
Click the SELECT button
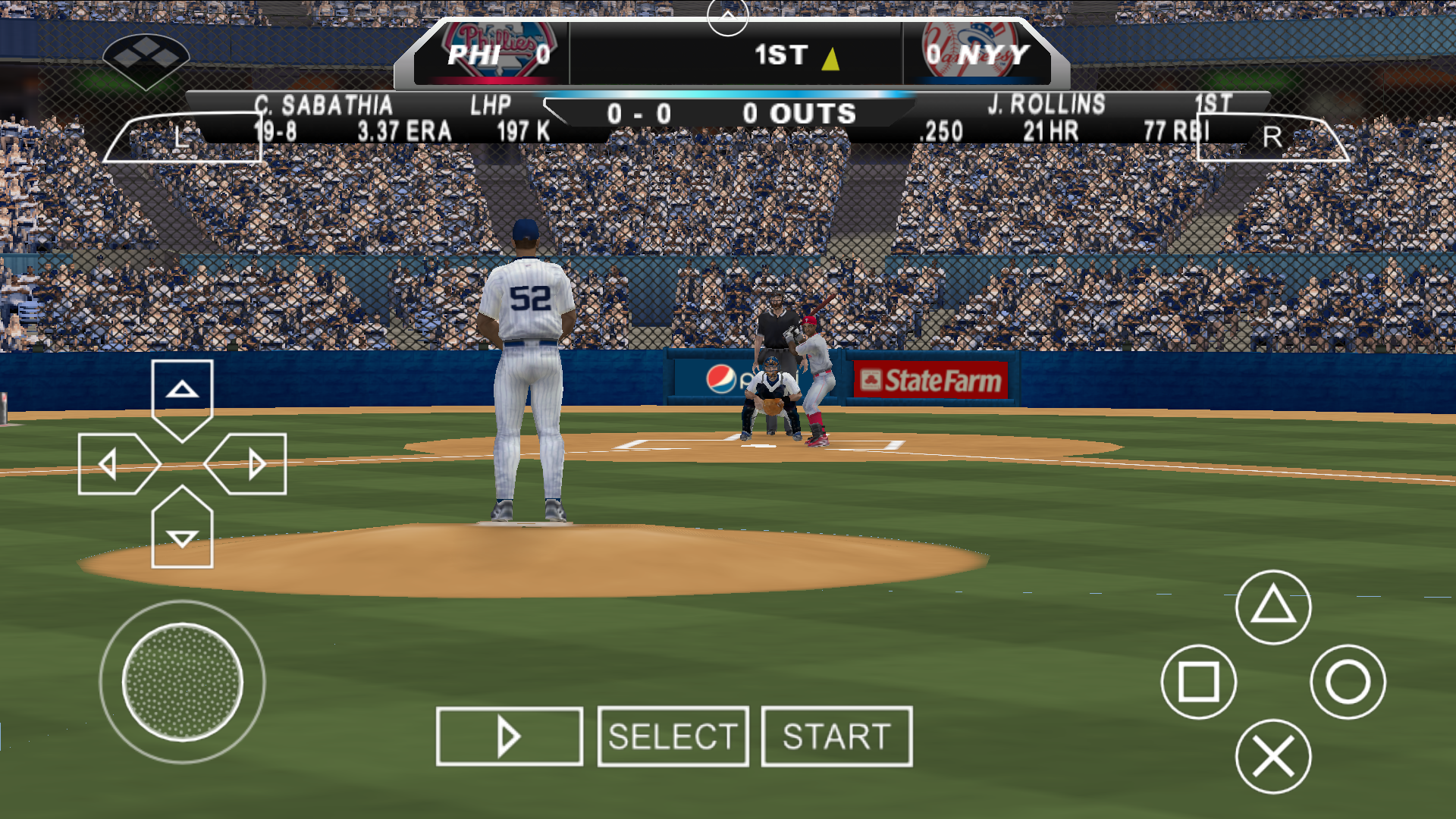pyautogui.click(x=673, y=736)
